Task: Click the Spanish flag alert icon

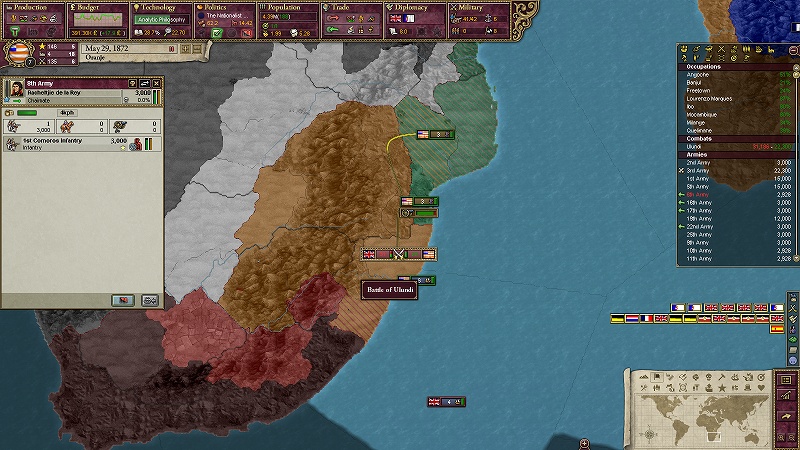Action: (777, 329)
